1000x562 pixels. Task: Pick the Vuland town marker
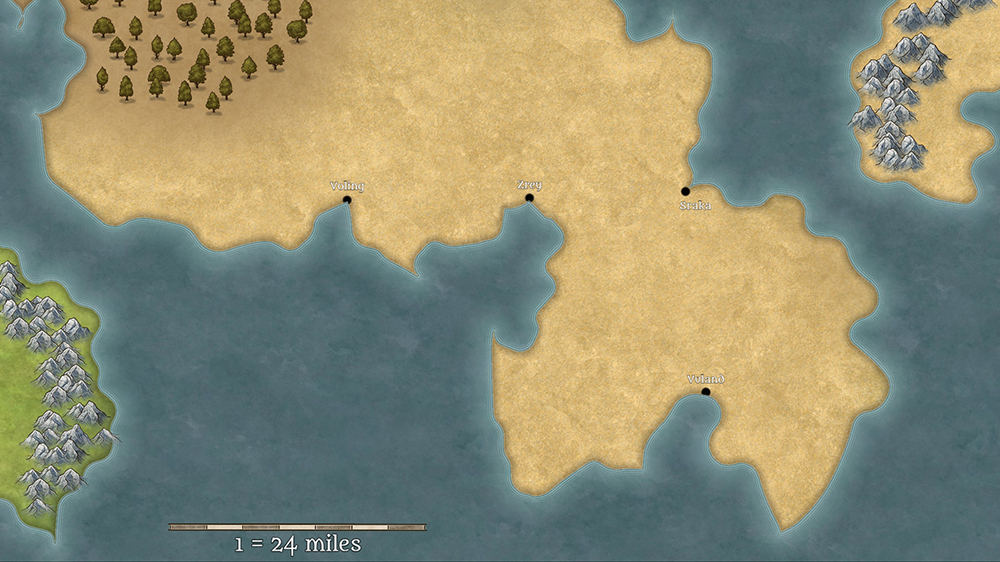pyautogui.click(x=706, y=392)
